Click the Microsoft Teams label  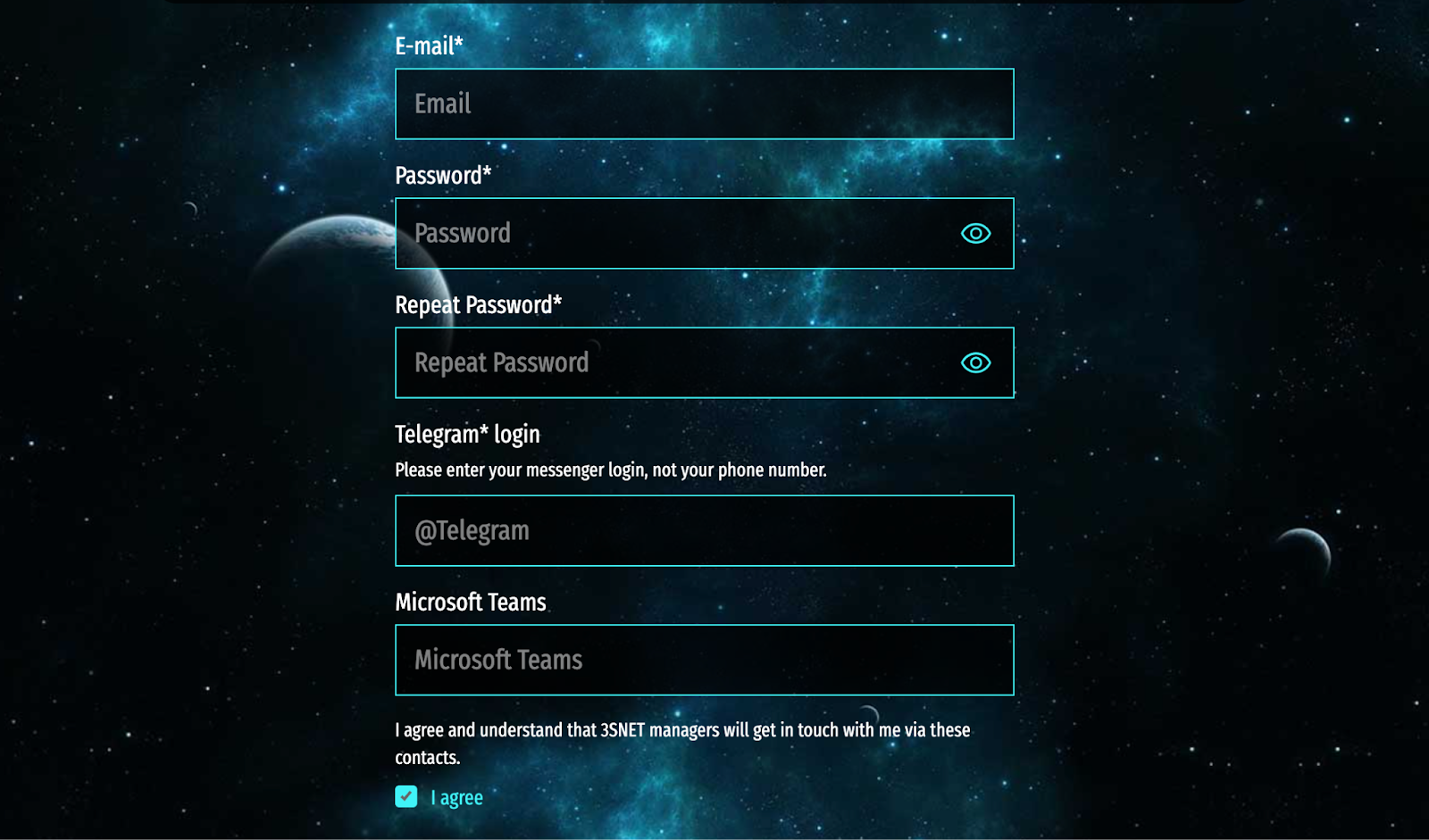pos(471,602)
